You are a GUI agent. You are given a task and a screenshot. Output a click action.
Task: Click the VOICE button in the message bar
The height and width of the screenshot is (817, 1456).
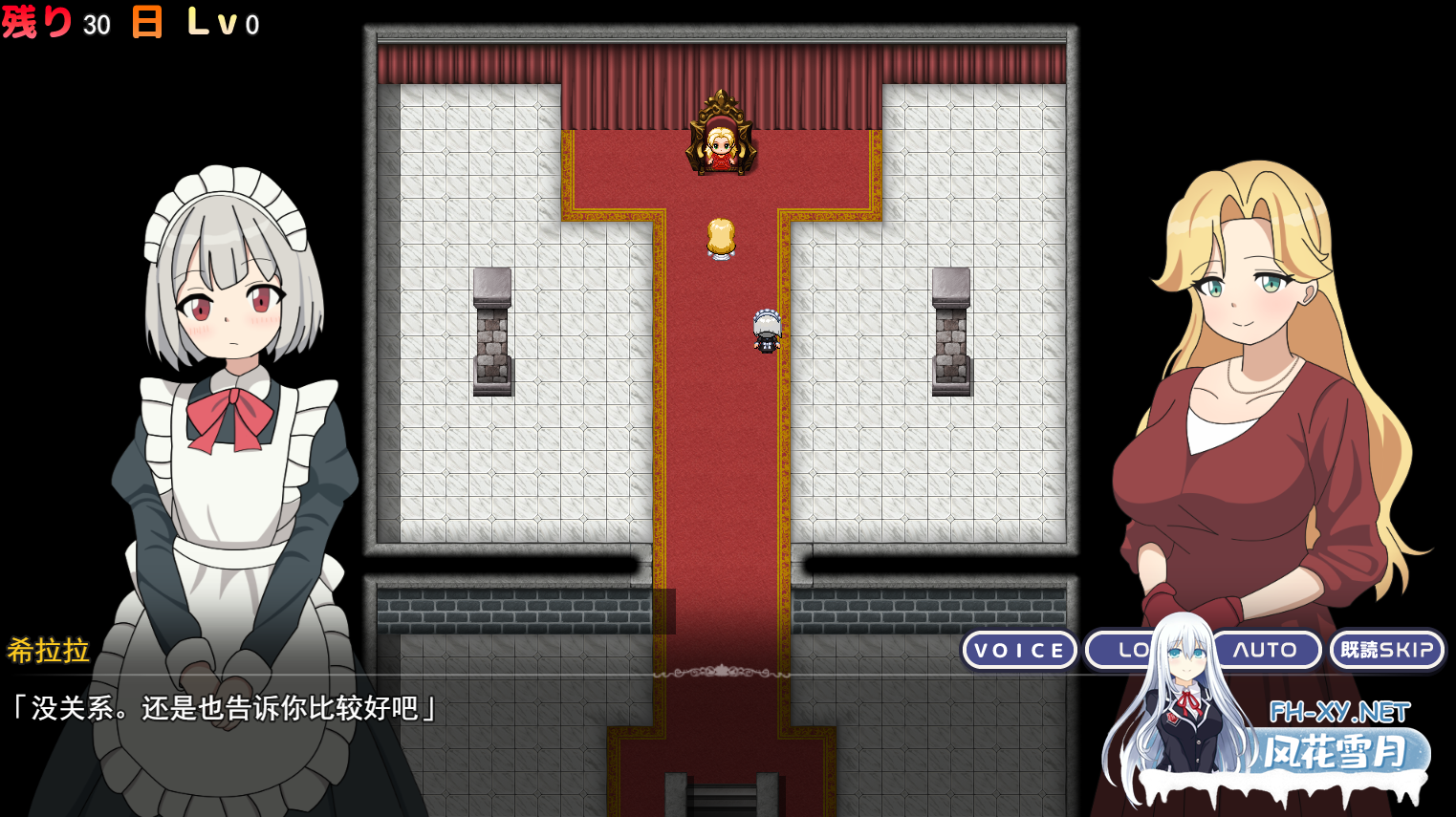1019,650
